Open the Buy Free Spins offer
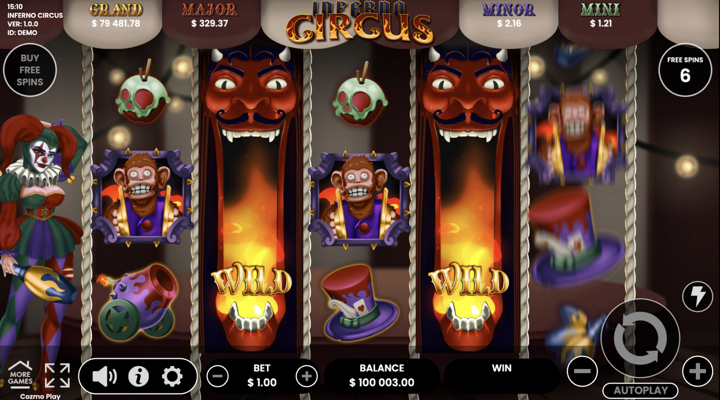720x400 pixels. click(29, 68)
